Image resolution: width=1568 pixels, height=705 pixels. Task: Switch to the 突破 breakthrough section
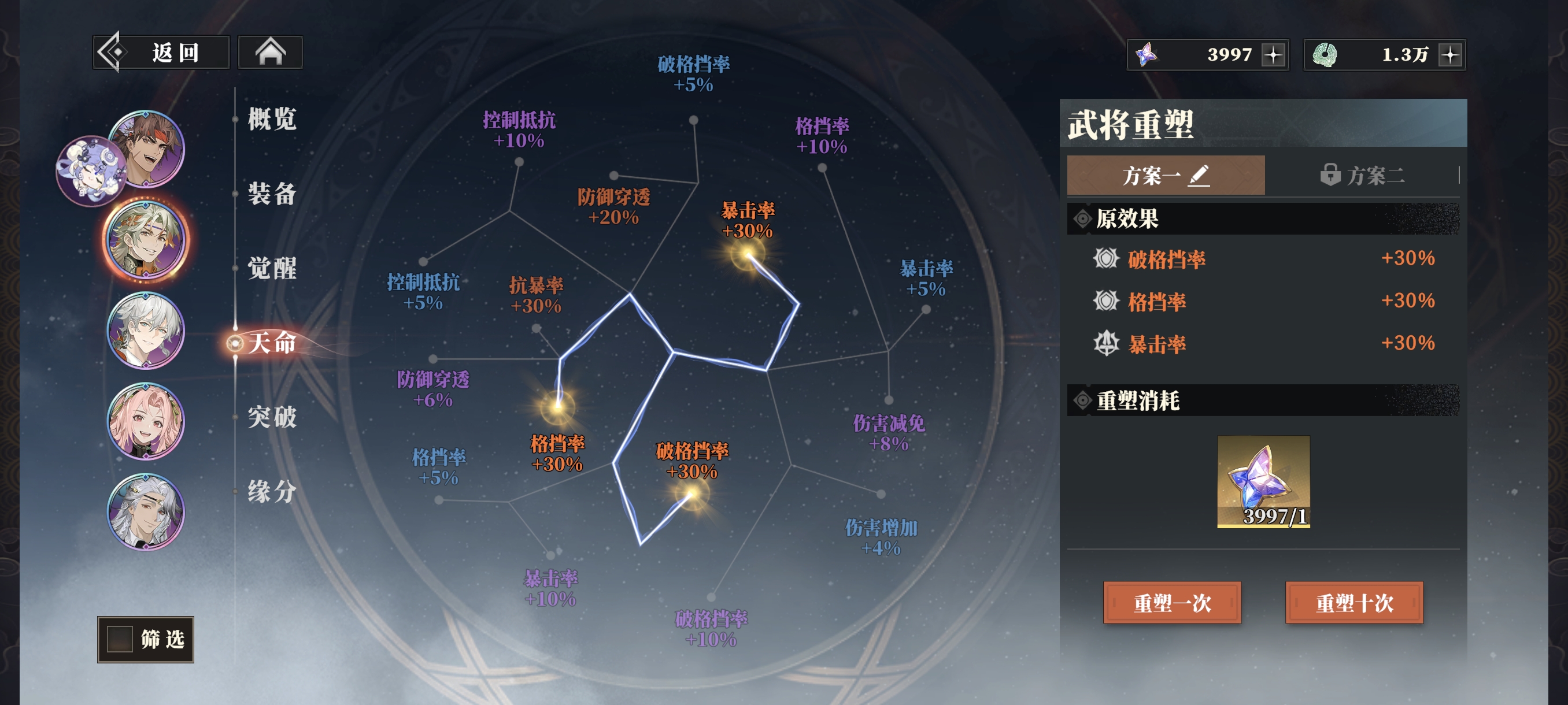point(272,417)
